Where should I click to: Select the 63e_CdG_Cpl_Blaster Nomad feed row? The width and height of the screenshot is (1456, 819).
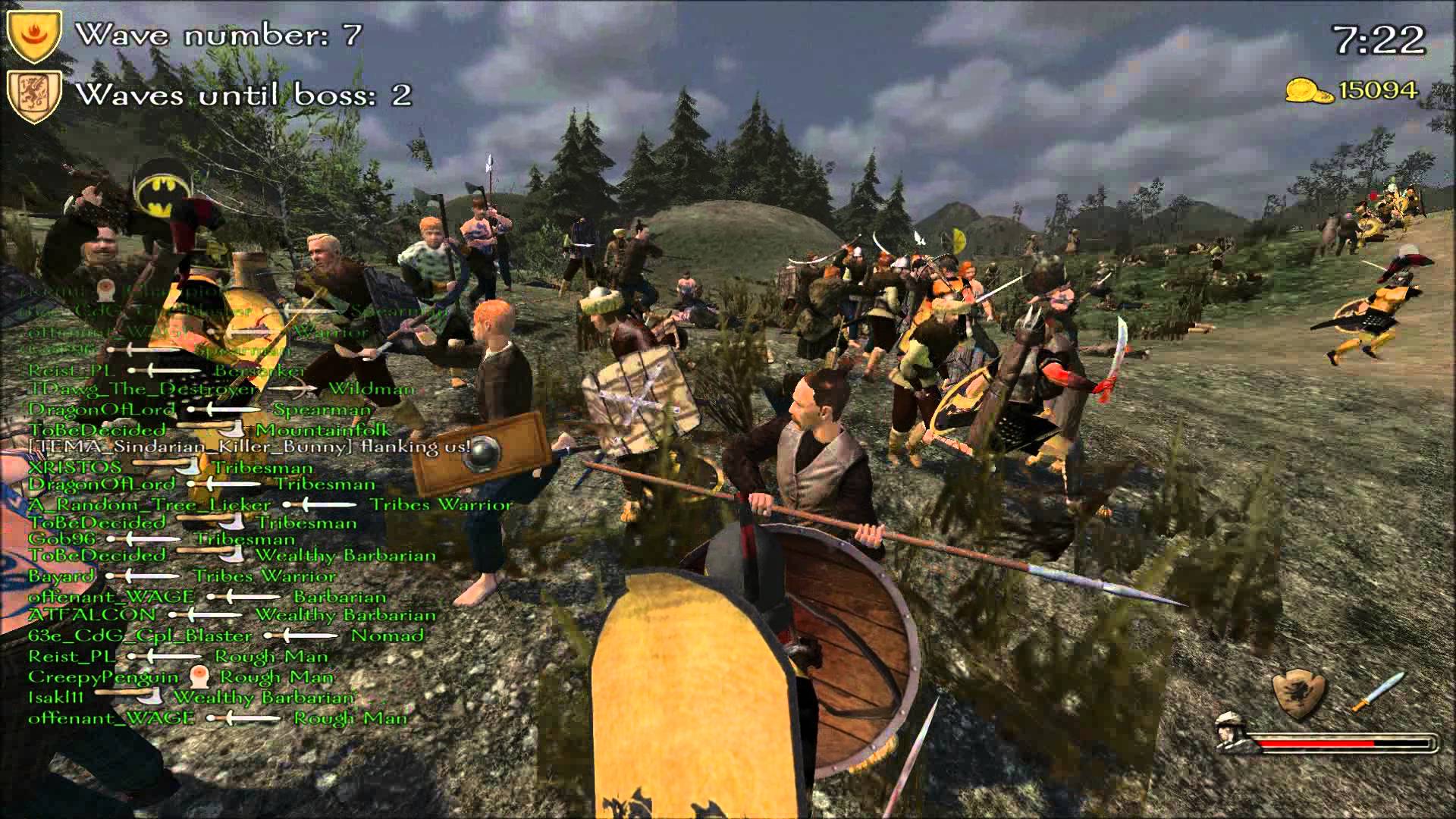point(226,635)
